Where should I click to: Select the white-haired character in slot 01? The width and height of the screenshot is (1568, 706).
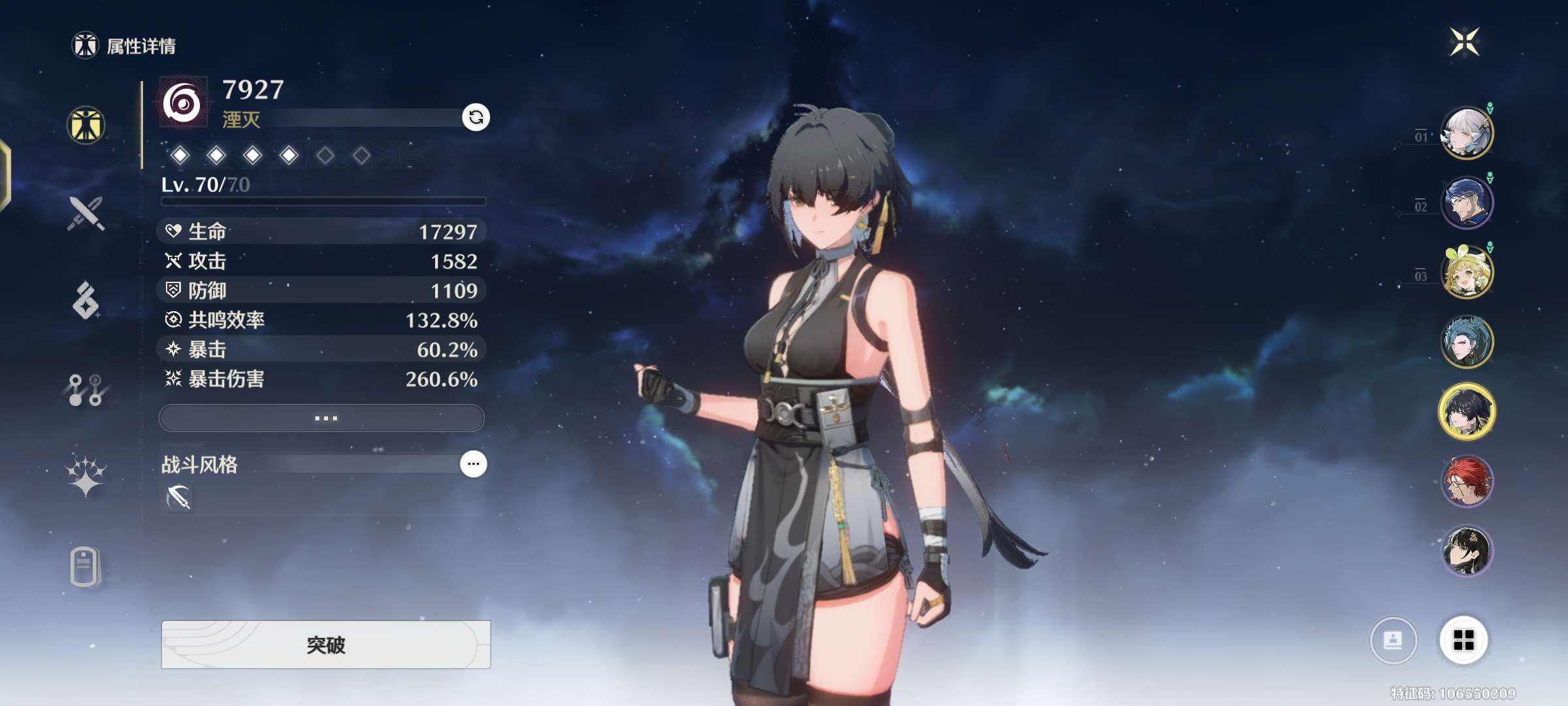1467,133
